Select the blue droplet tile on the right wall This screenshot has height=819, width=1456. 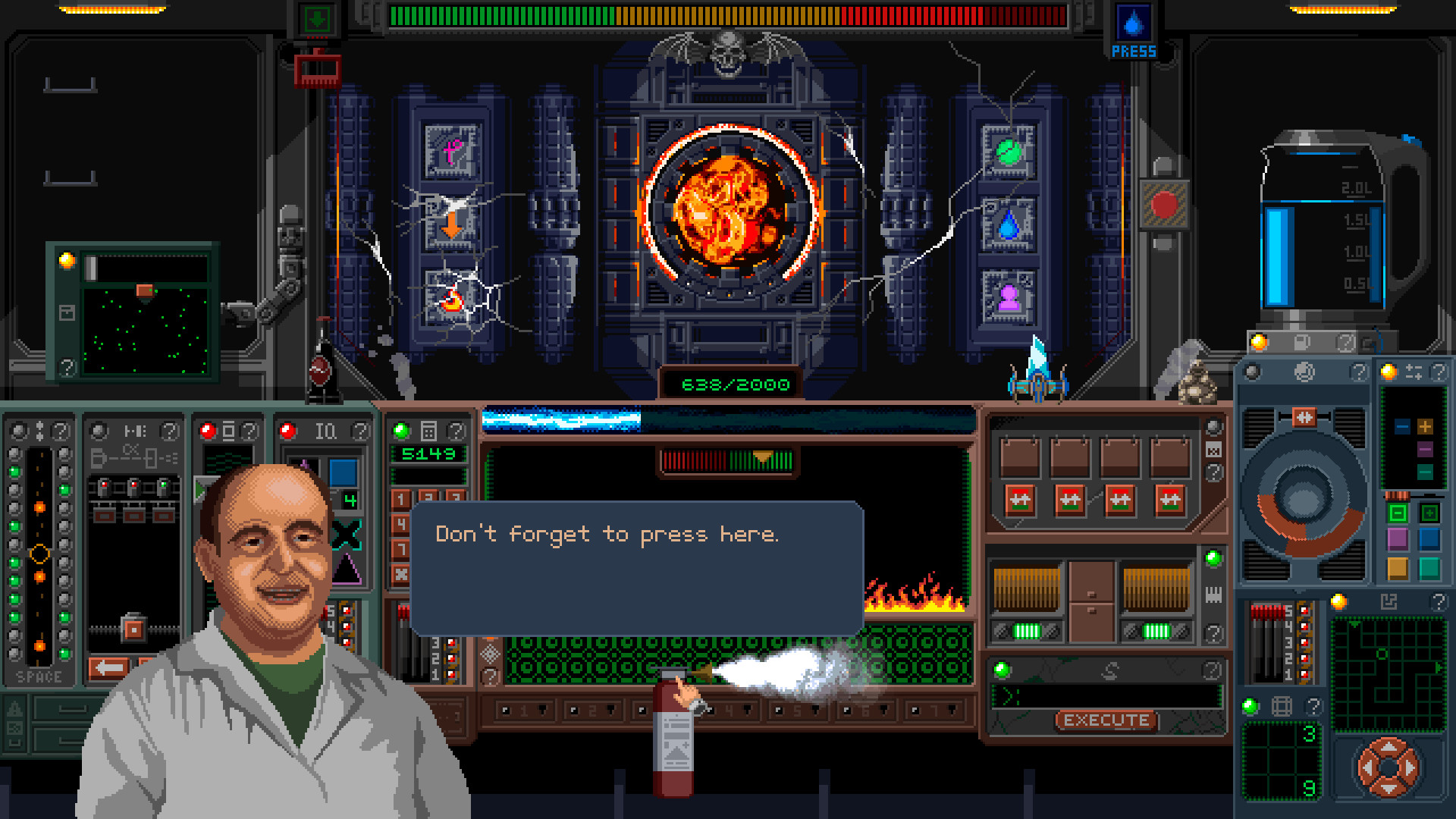[1009, 224]
